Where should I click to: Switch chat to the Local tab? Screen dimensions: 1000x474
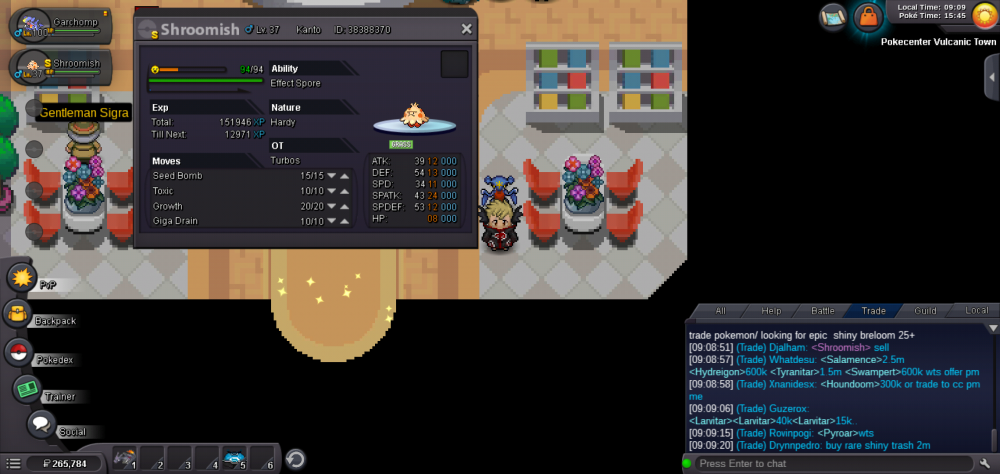coord(976,310)
